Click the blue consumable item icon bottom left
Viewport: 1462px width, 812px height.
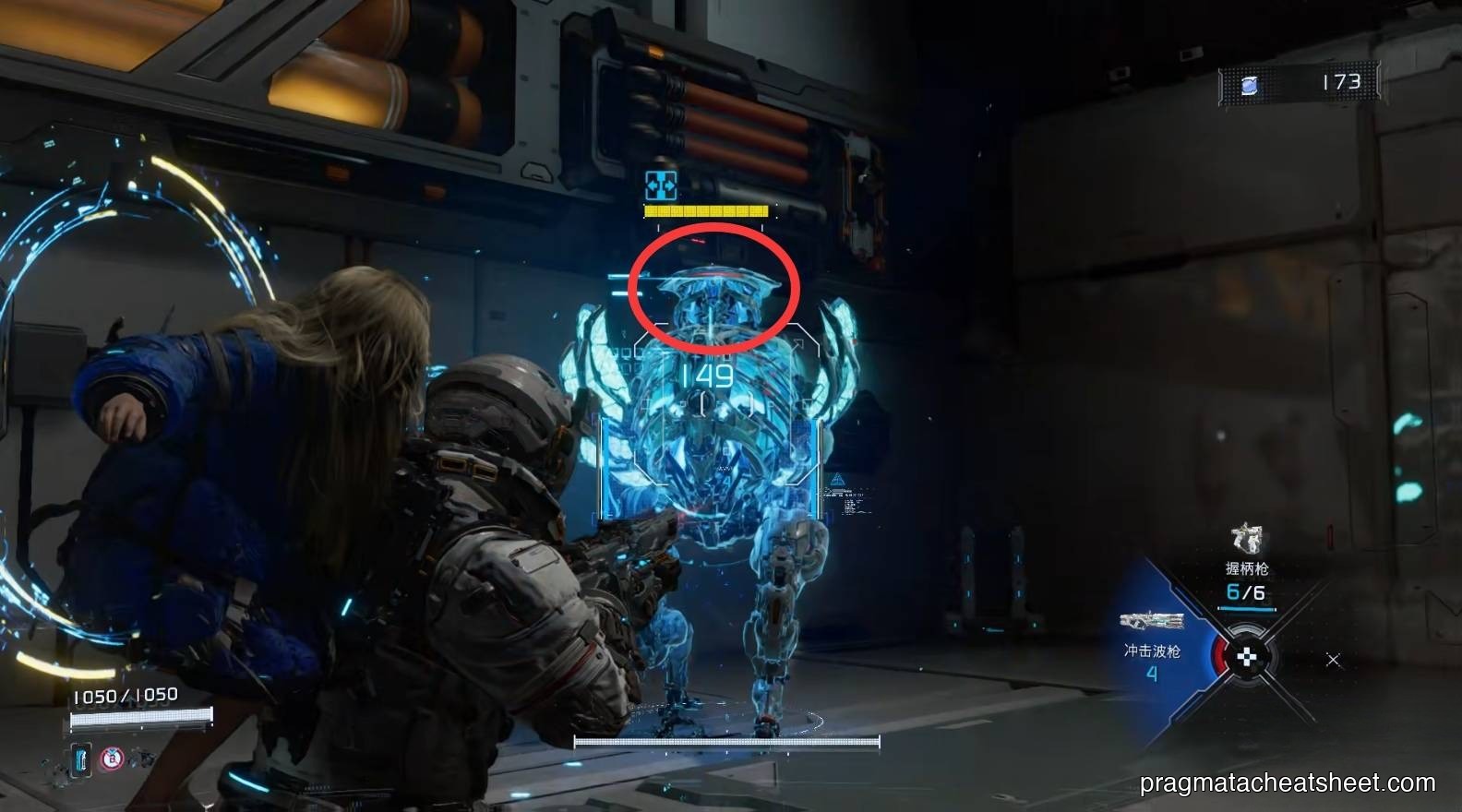pyautogui.click(x=81, y=759)
